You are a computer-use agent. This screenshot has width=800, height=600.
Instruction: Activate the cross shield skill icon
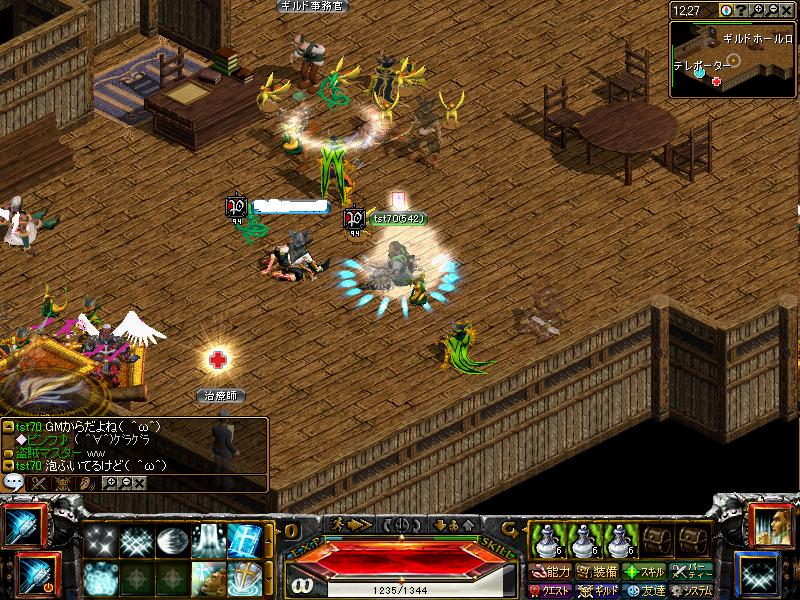coord(244,577)
